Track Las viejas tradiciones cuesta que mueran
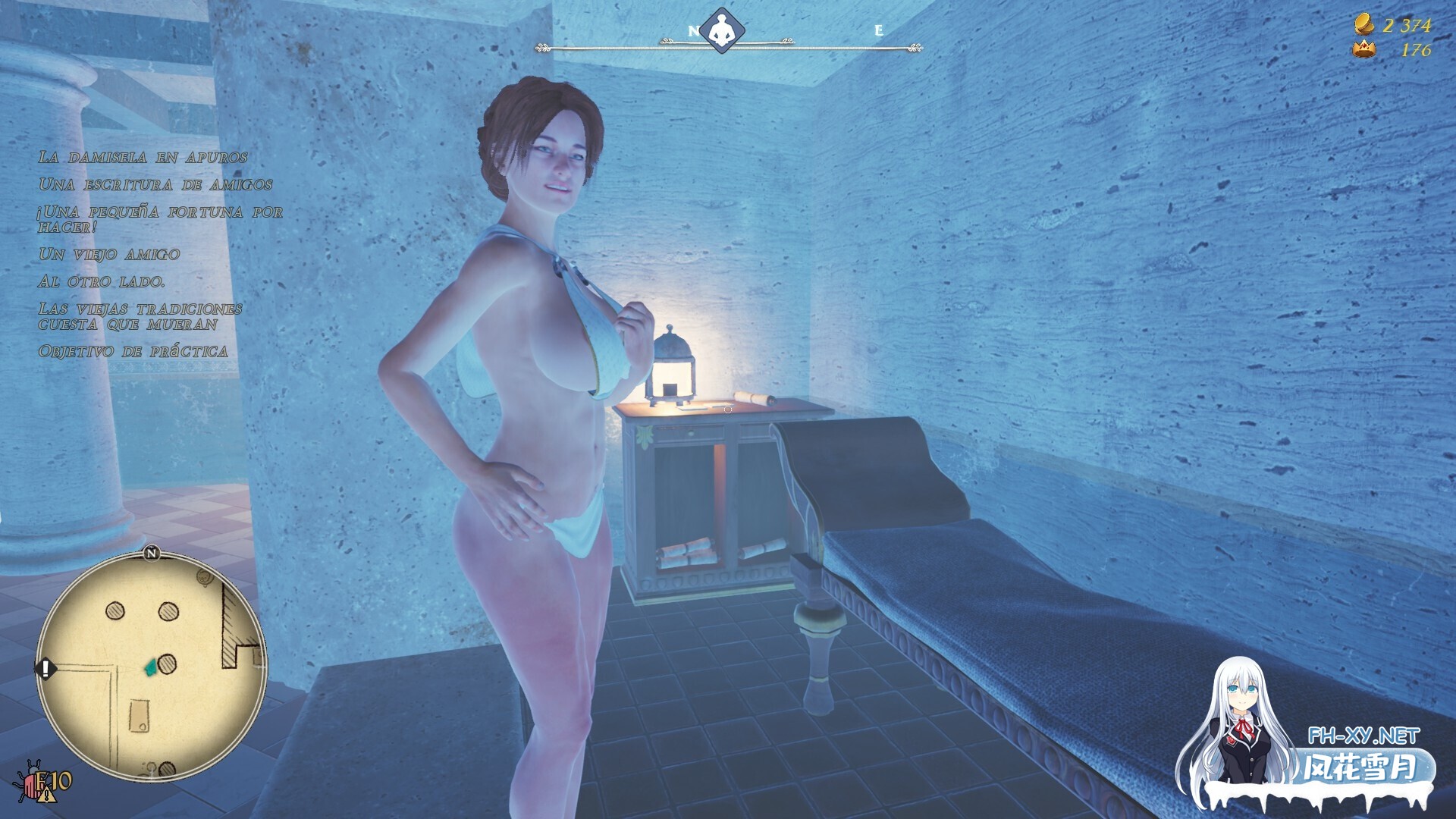This screenshot has width=1456, height=819. click(140, 317)
